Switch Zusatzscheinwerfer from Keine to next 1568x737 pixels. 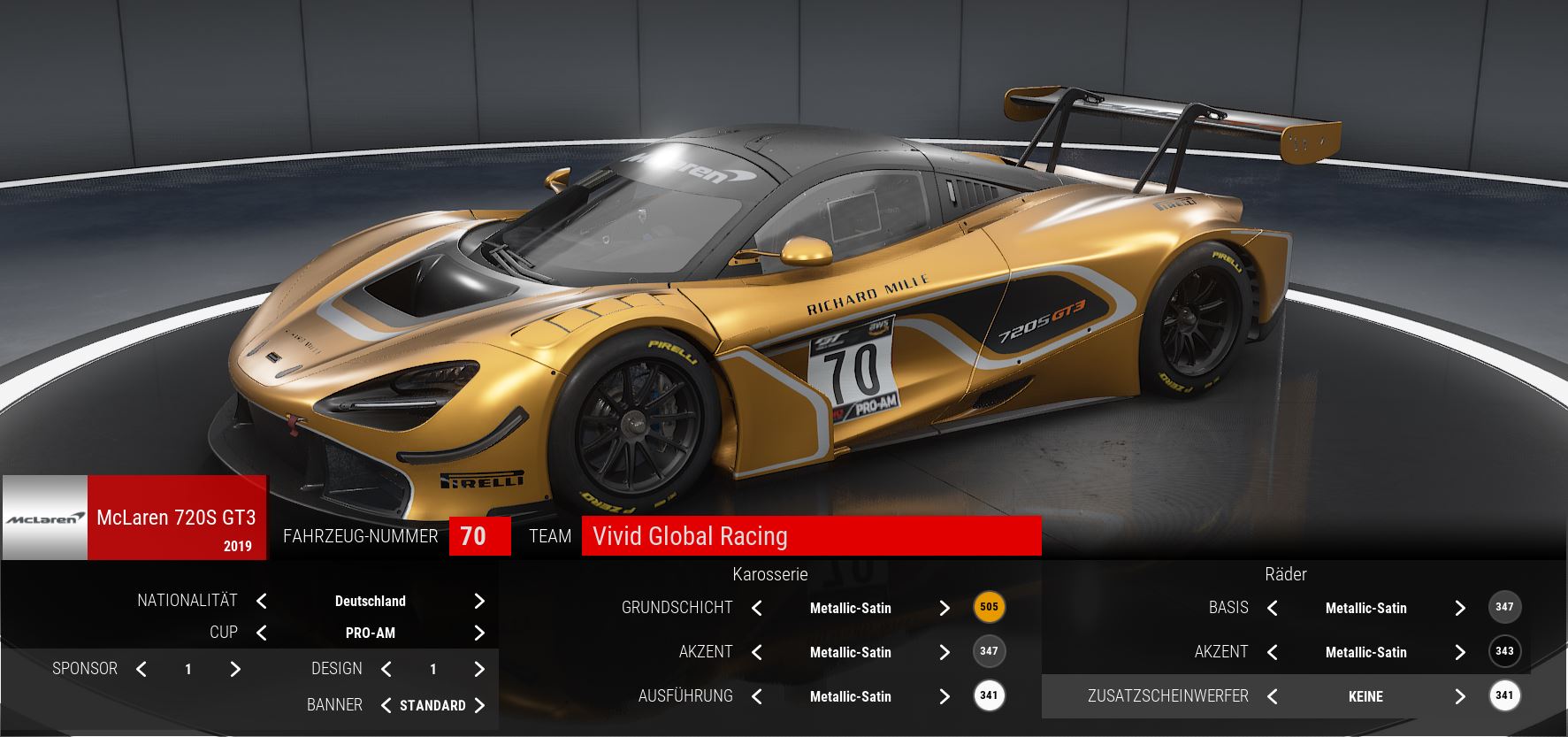point(1460,697)
